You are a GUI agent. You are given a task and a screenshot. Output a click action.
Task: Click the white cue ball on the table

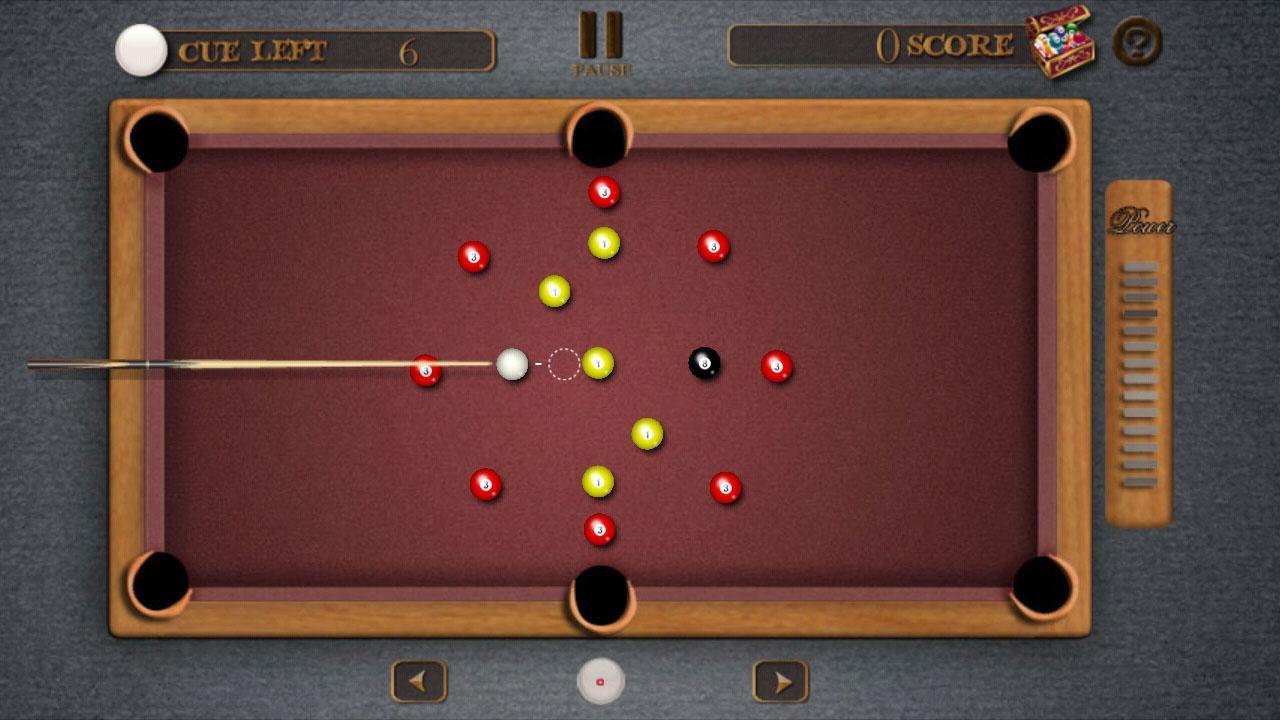513,364
